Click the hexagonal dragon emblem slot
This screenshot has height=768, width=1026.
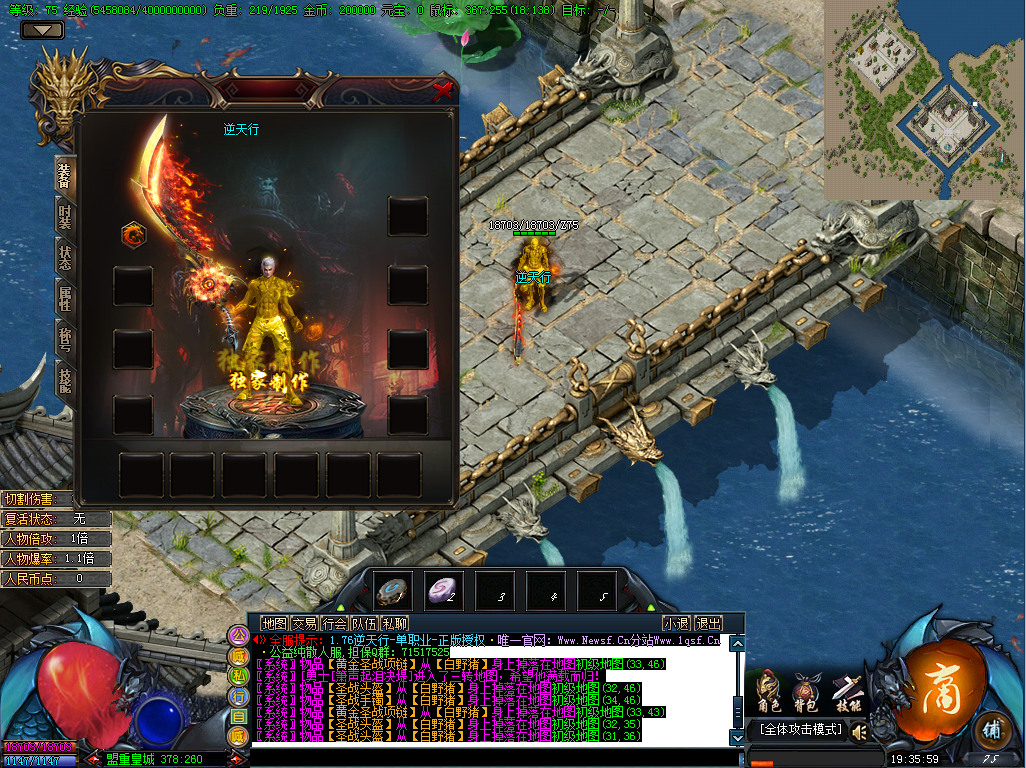point(133,235)
